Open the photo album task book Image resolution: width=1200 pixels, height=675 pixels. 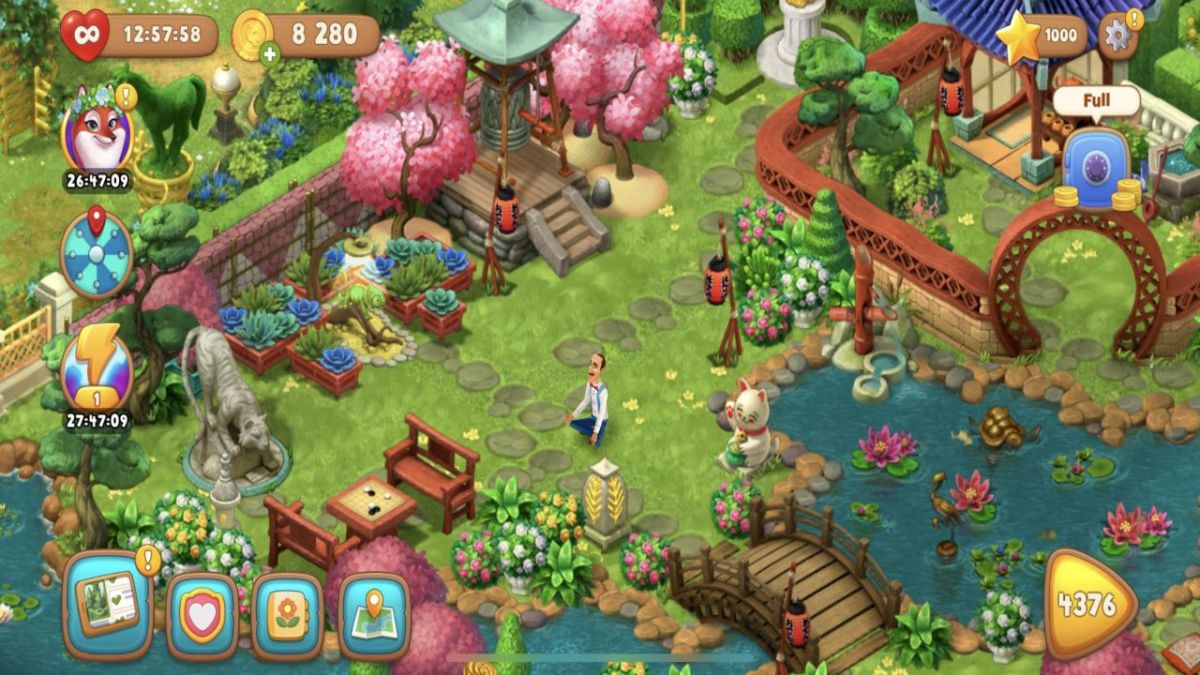pos(107,604)
